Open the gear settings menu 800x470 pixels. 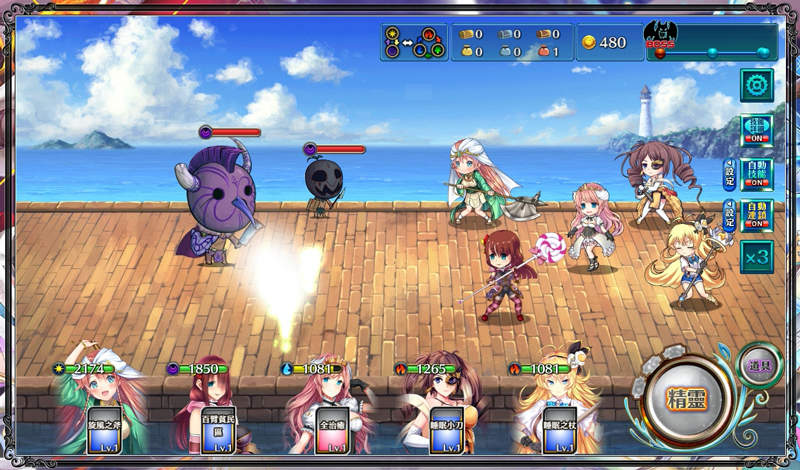[756, 85]
